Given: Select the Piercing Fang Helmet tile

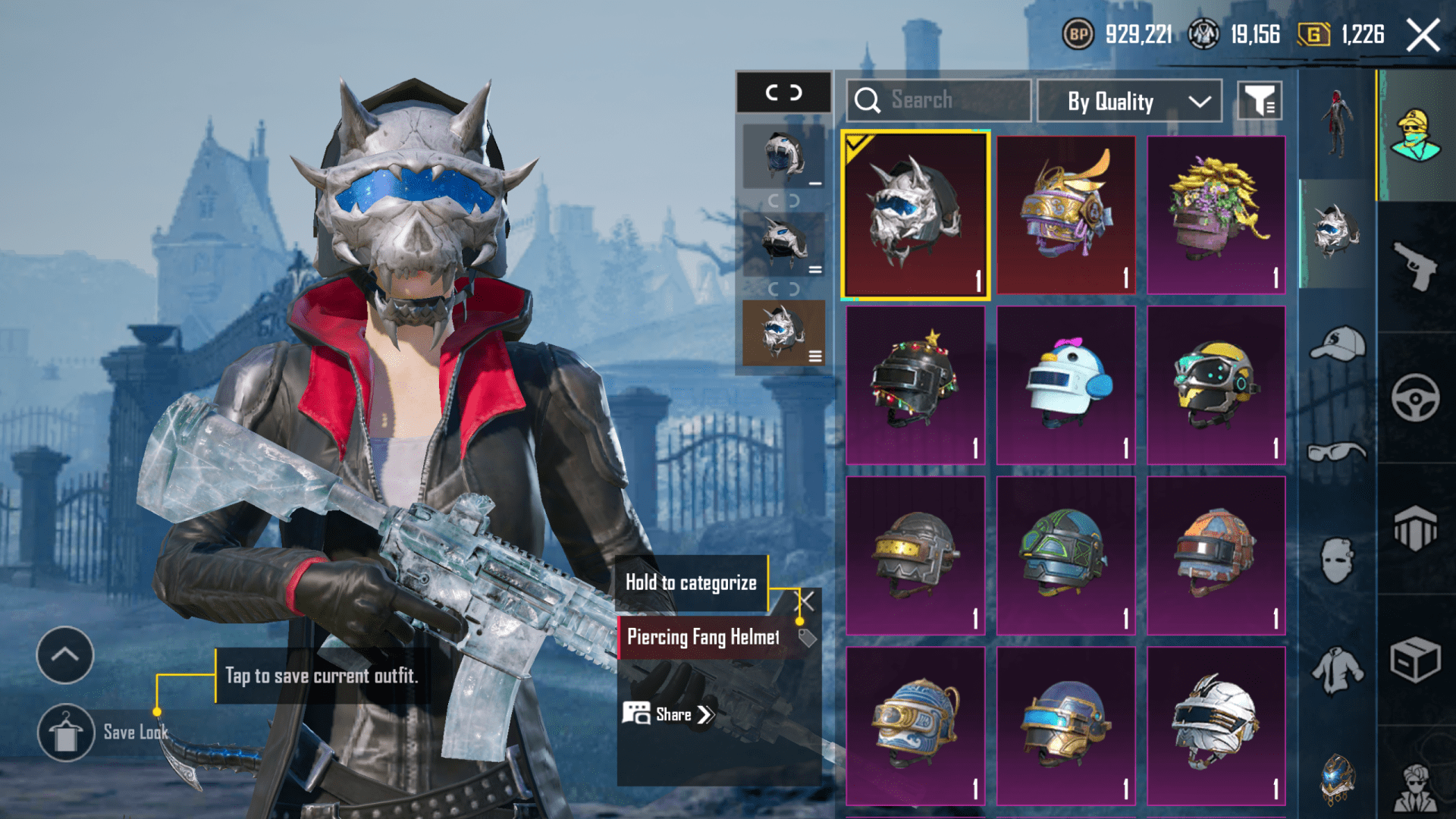Looking at the screenshot, I should pyautogui.click(x=915, y=215).
